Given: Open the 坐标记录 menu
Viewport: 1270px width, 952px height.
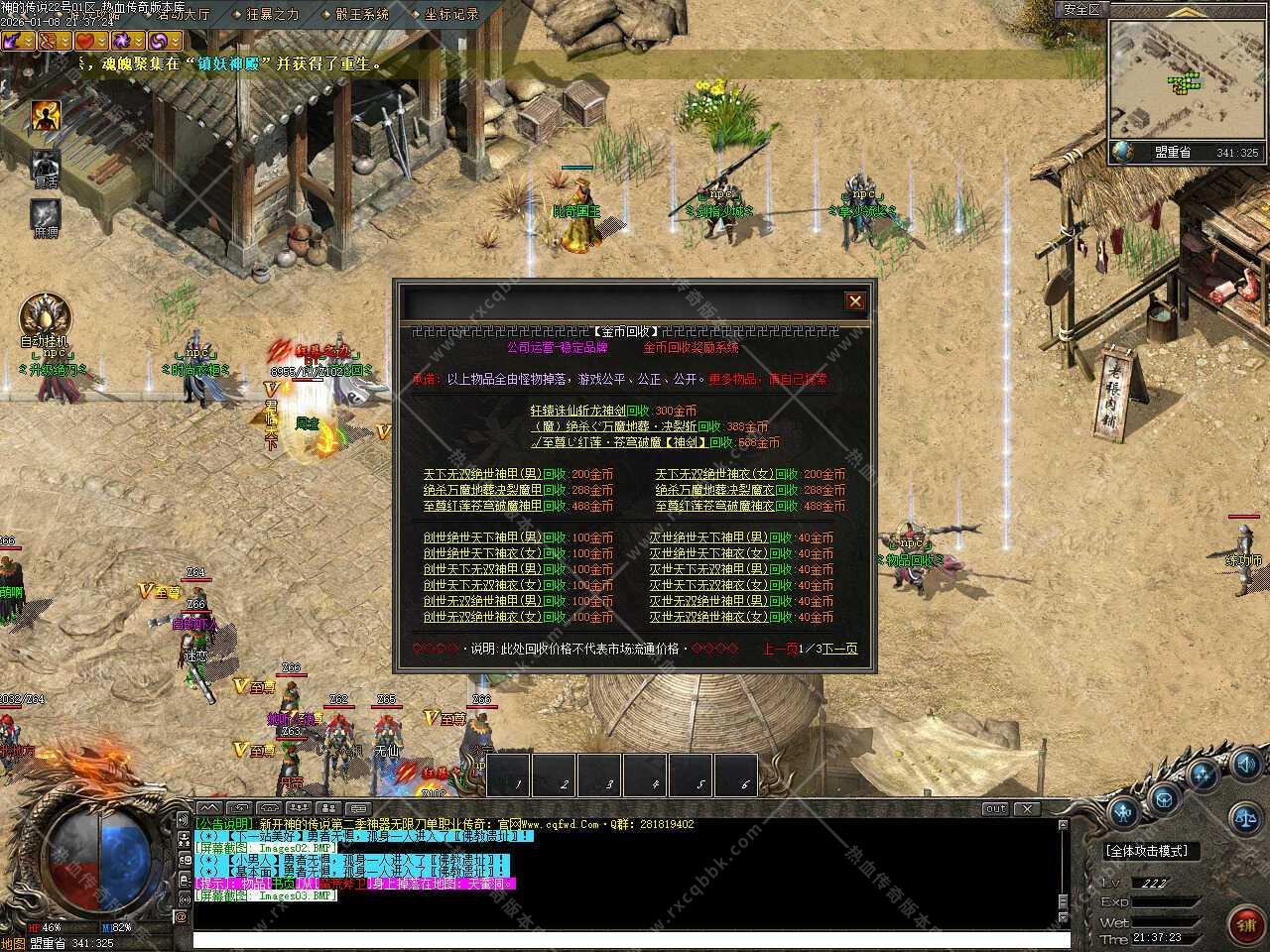Looking at the screenshot, I should pos(451,14).
